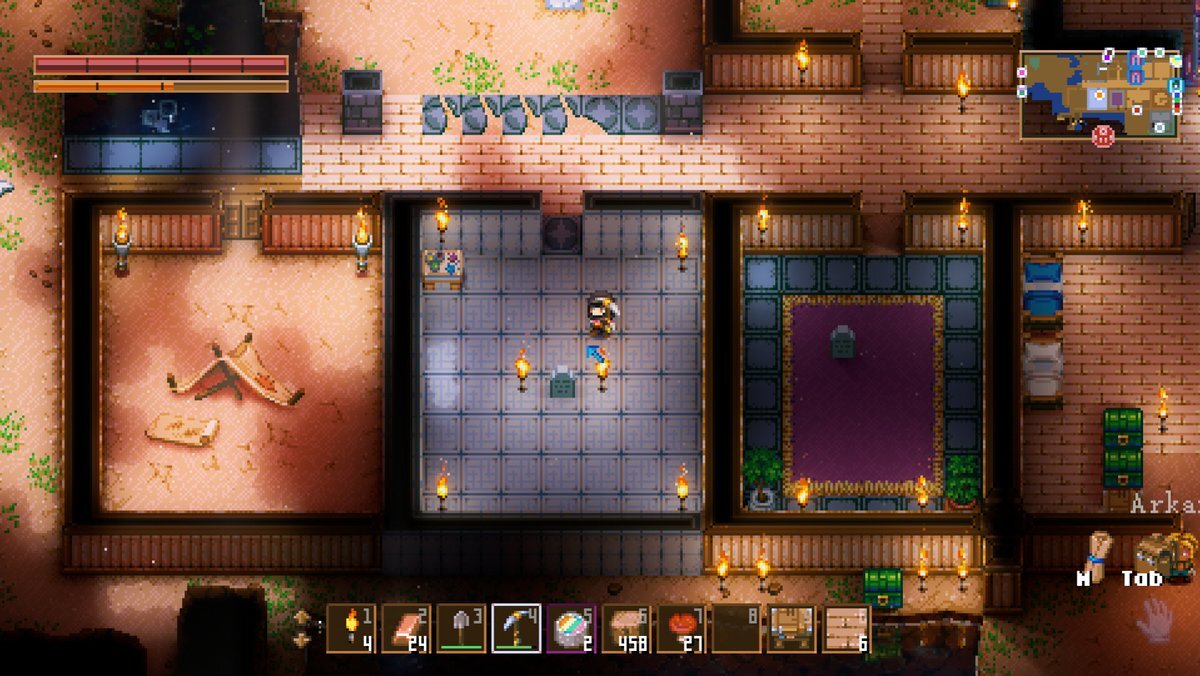
Task: Open the minimap in the corner
Action: (x=1100, y=92)
